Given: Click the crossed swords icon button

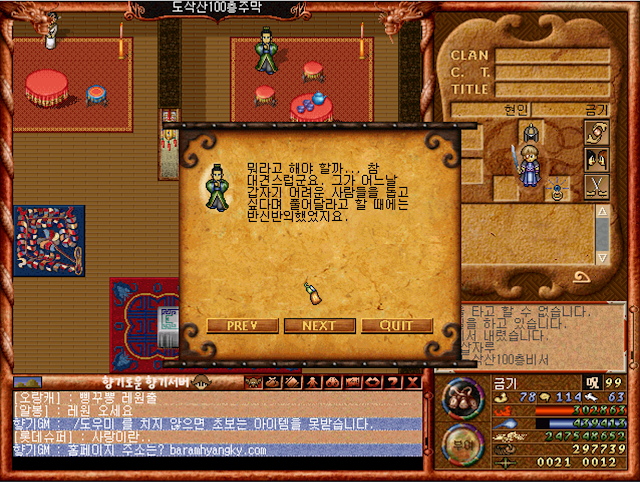Looking at the screenshot, I should click(x=596, y=187).
